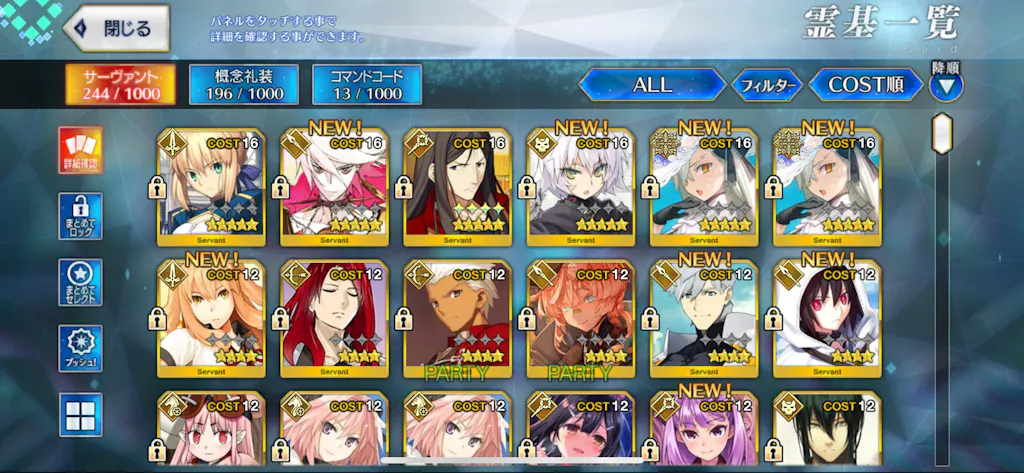Open the コマンドコード tab

pos(366,85)
